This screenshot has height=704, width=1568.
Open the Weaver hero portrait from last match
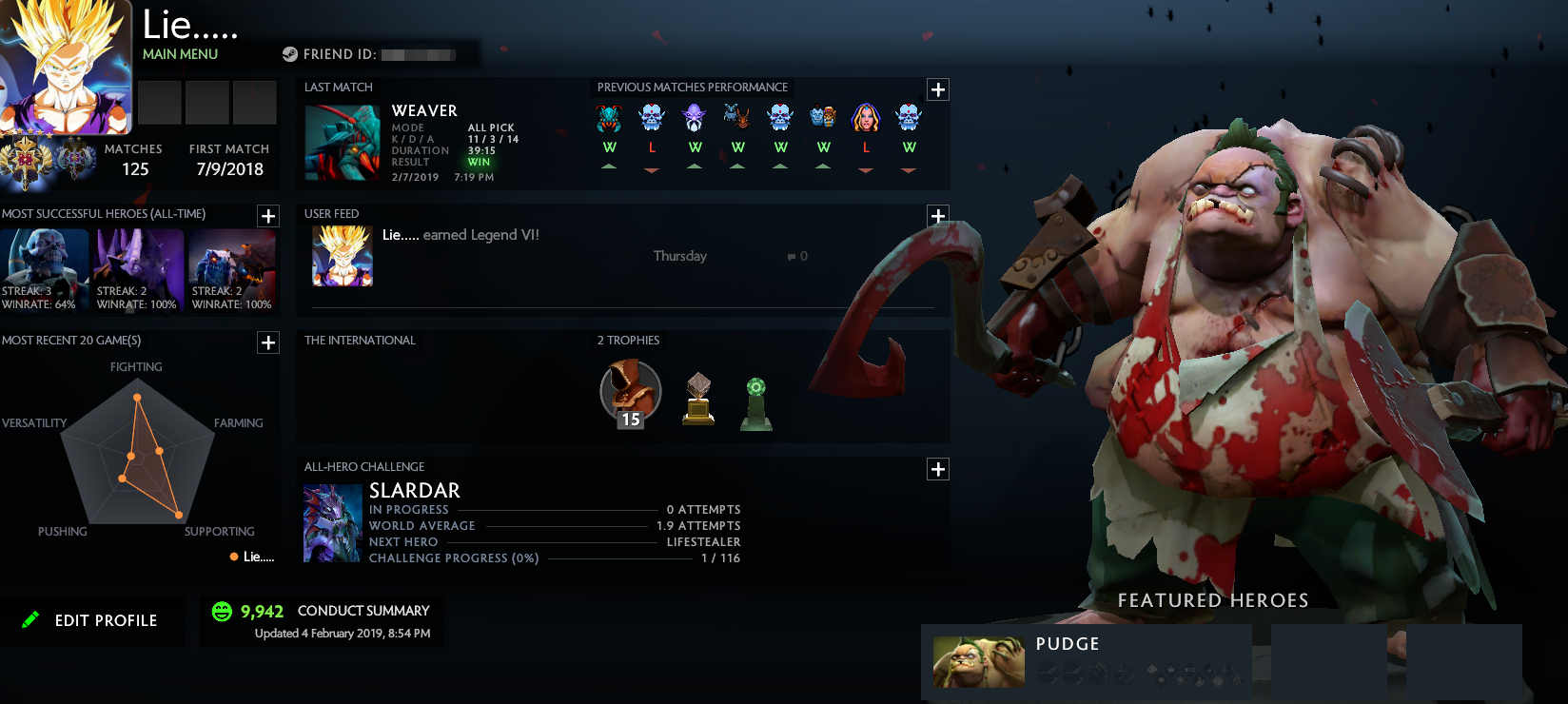(x=343, y=143)
